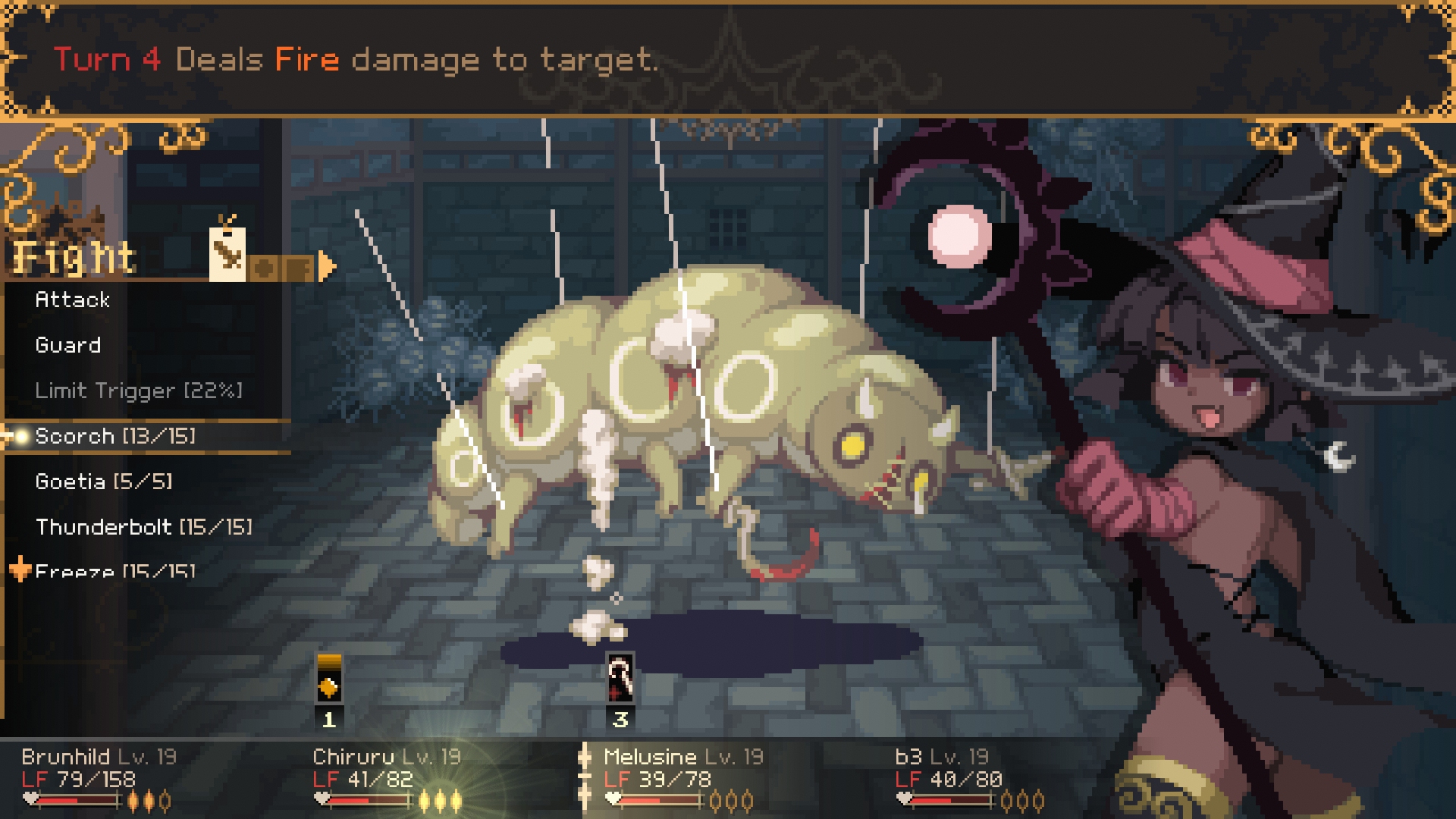Select the Goetia skill

coord(104,482)
